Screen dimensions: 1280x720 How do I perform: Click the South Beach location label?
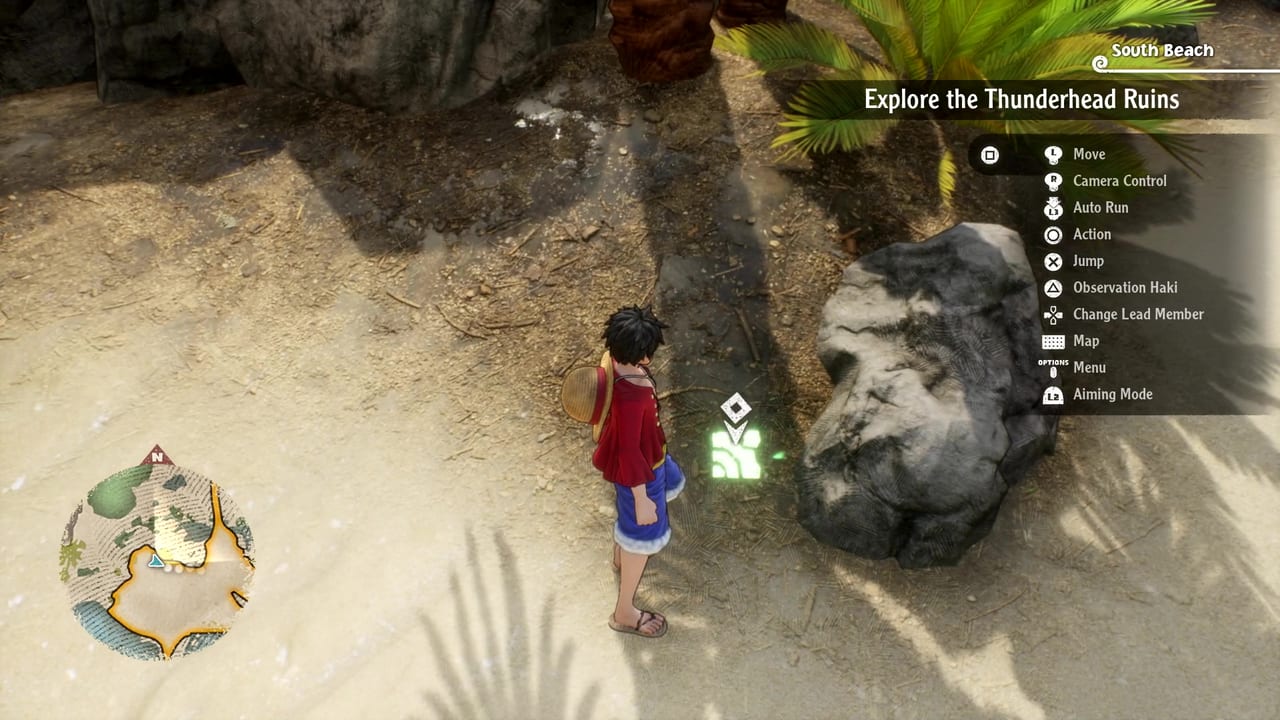1161,51
